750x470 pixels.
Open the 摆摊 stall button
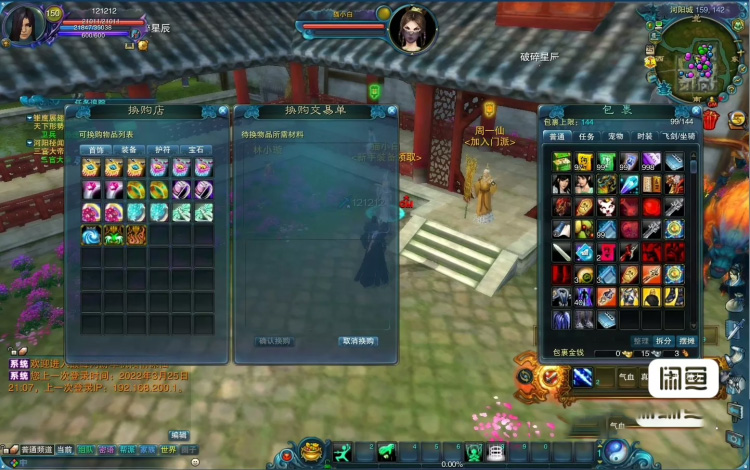point(687,341)
